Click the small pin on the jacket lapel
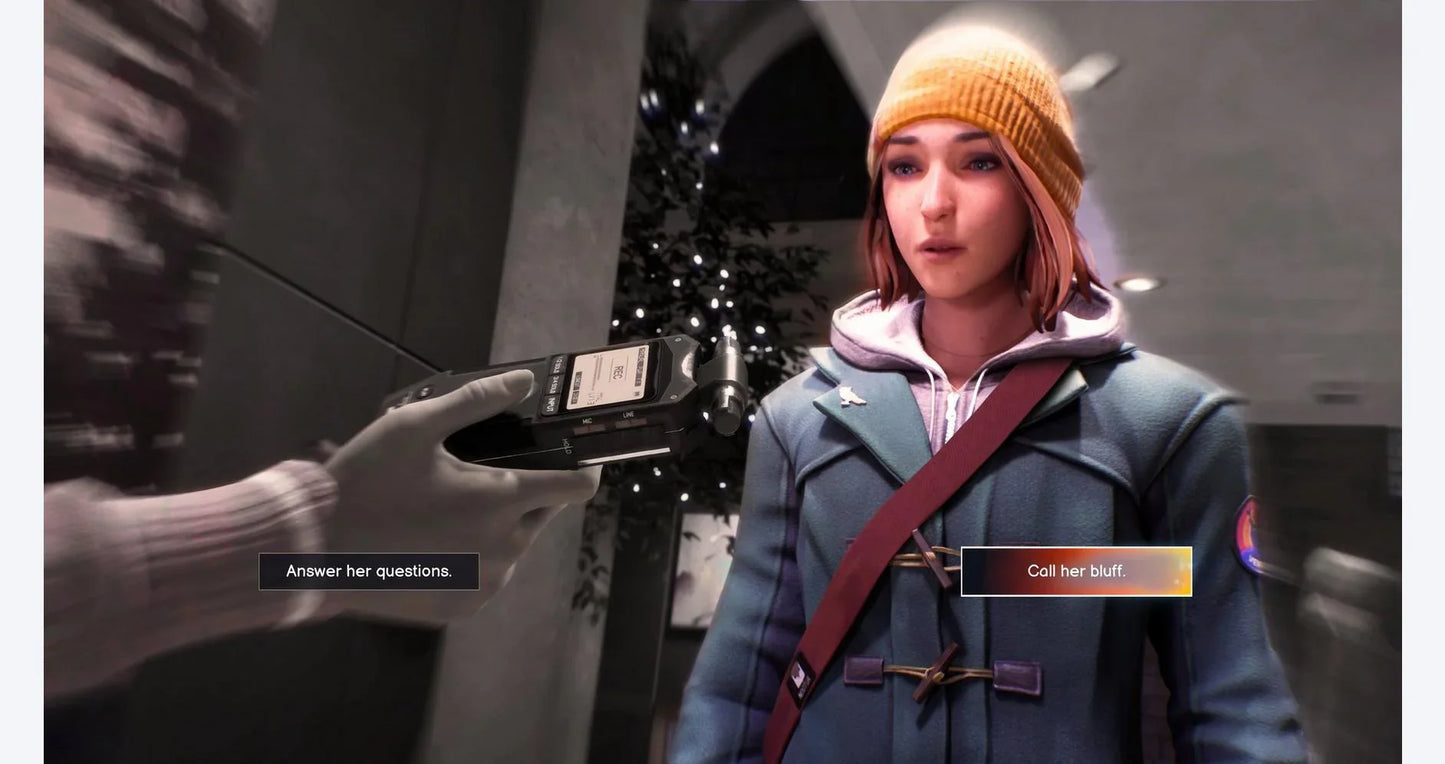This screenshot has width=1445, height=764. coord(851,396)
